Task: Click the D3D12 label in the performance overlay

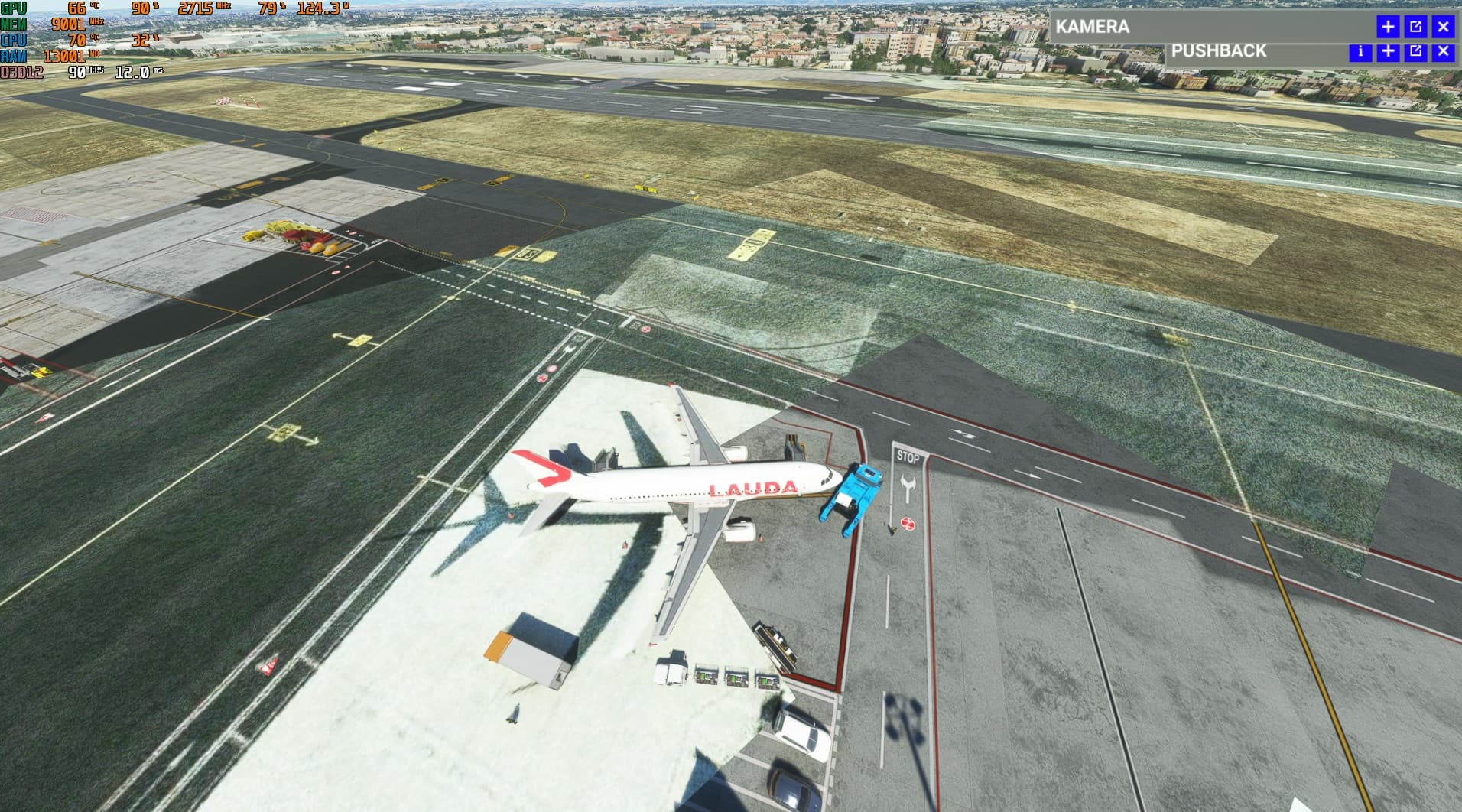Action: coord(21,72)
